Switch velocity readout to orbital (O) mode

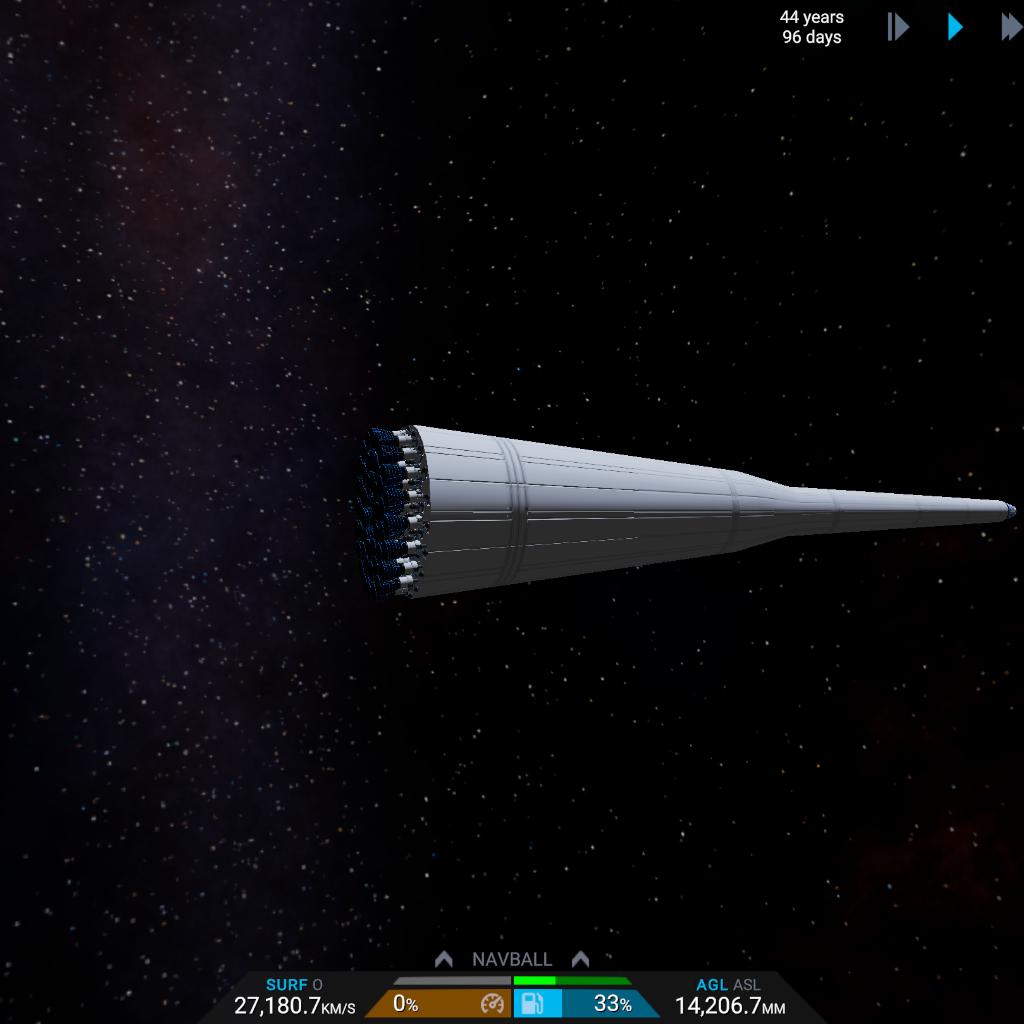point(318,985)
